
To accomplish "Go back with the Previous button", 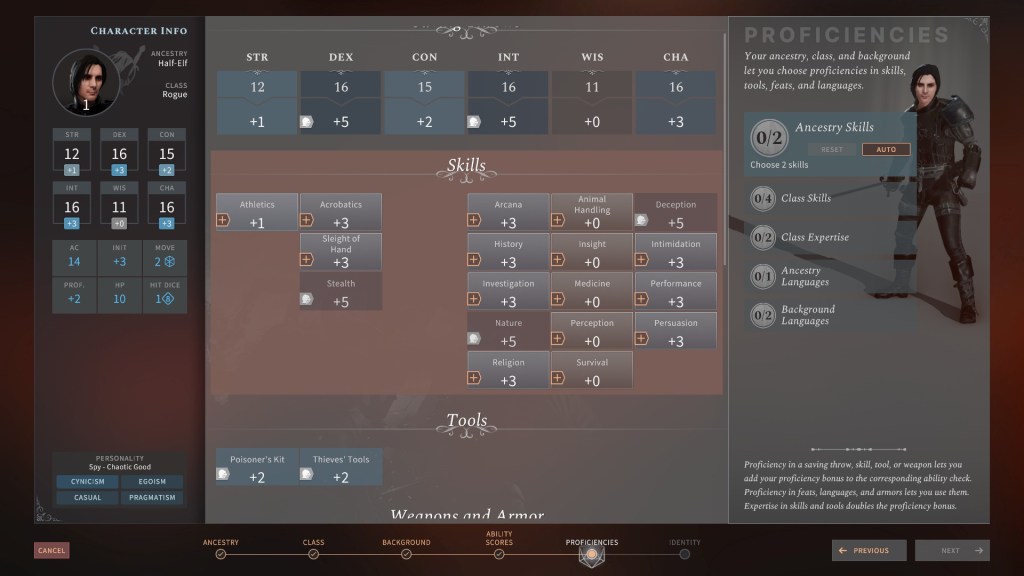I will 869,550.
